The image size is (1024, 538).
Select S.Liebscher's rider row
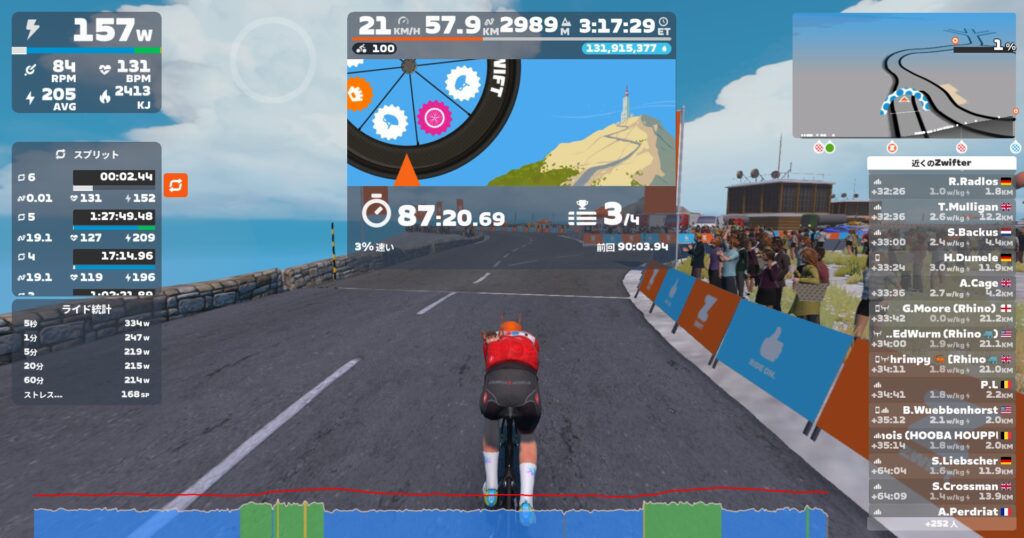tap(941, 465)
